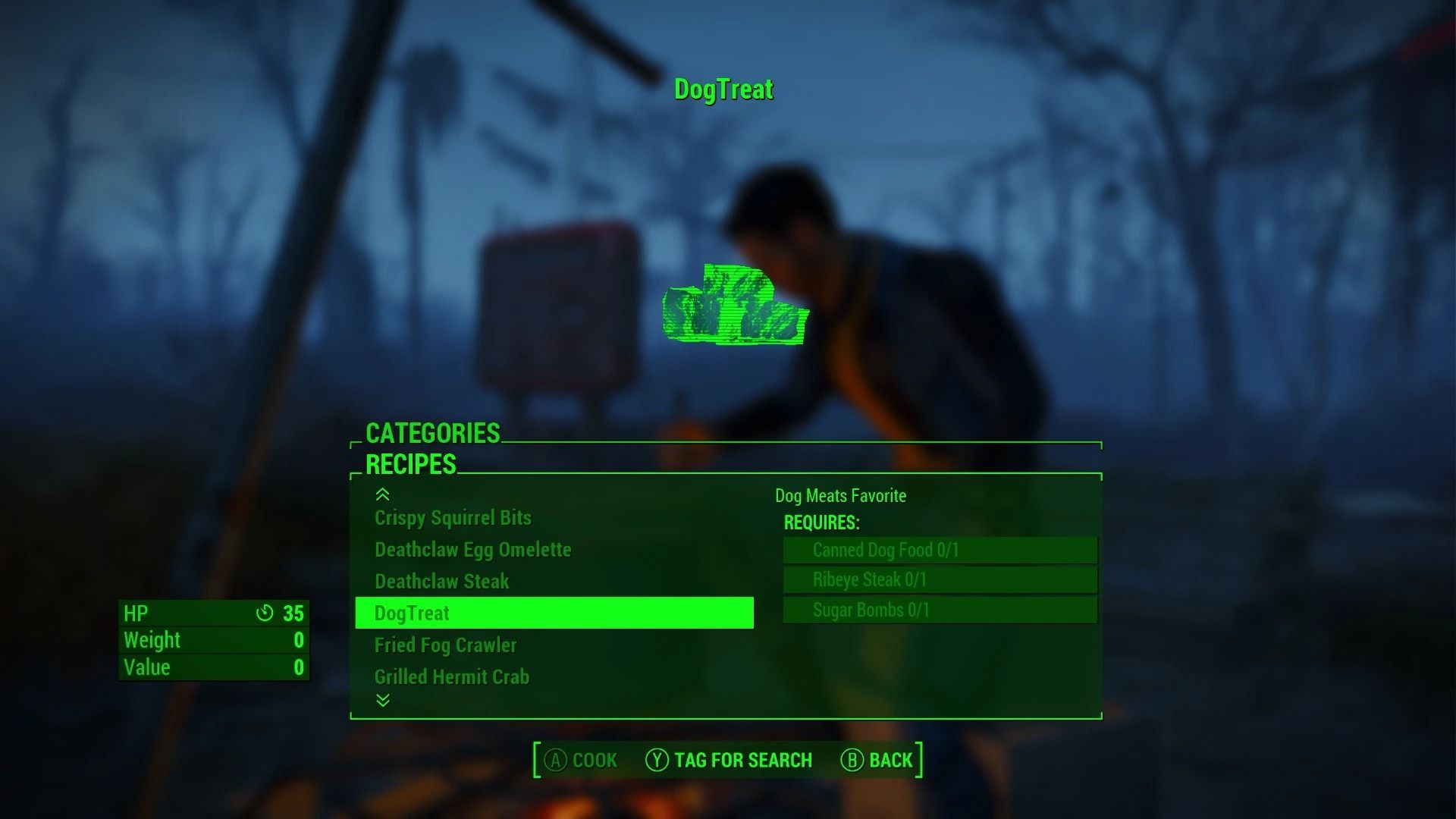
Task: Click the upward double chevron above the recipe list
Action: 381,494
